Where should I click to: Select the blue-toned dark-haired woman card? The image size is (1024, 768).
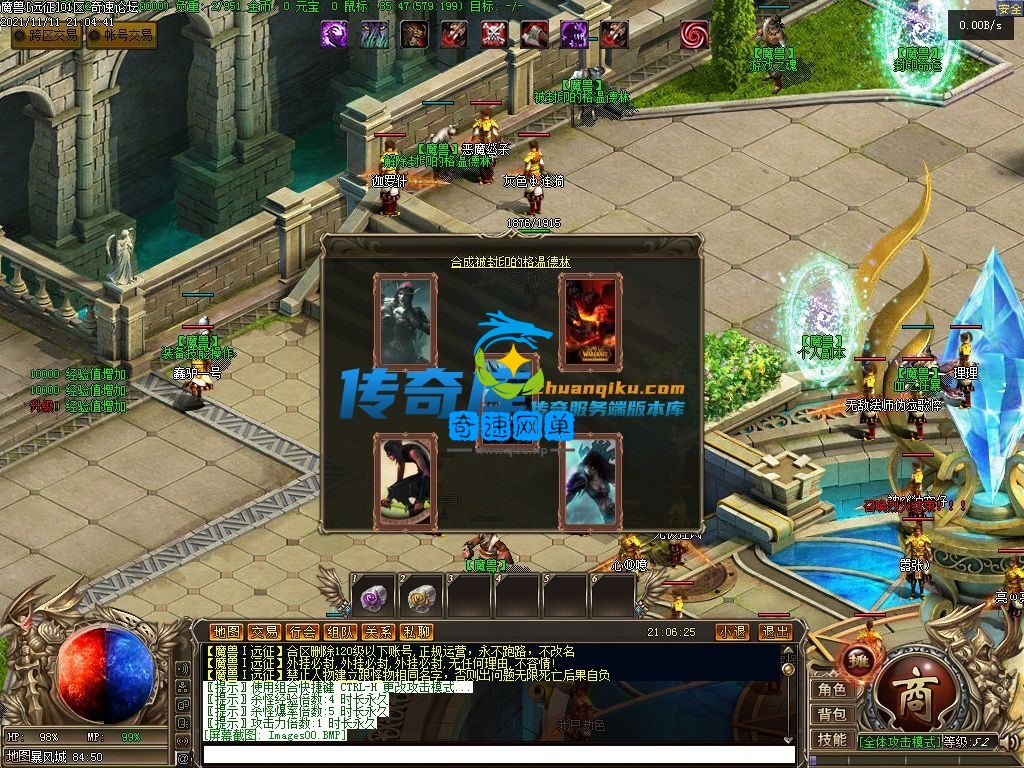[x=590, y=482]
